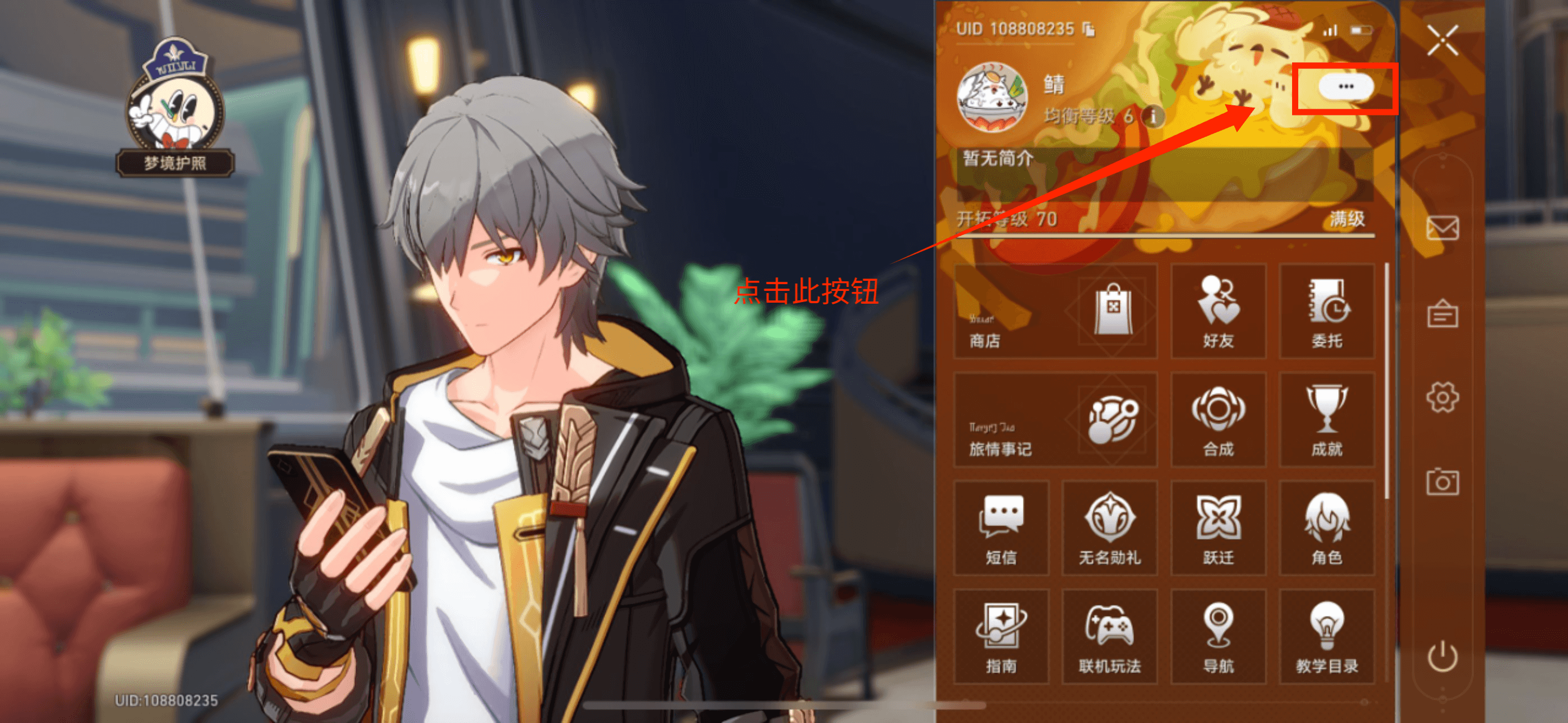Screen dimensions: 1568x723
Task: Launch the camera photo mode icon
Action: (1442, 482)
